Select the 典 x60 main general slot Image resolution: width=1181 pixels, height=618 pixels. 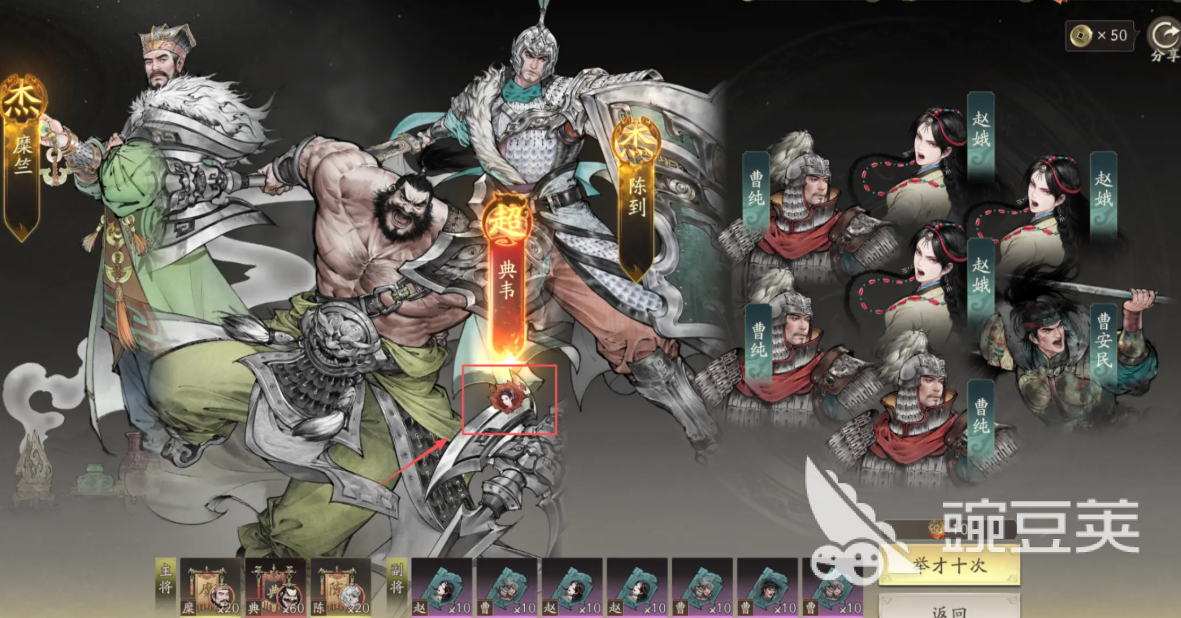(275, 587)
